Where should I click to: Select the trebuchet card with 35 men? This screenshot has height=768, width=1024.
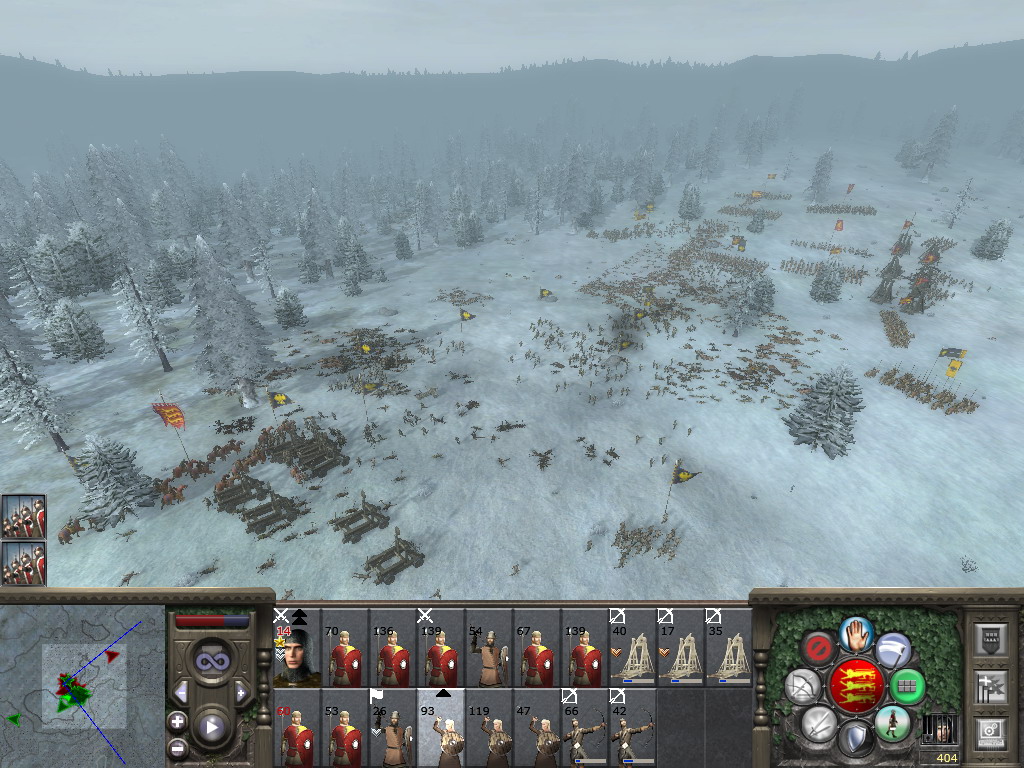pyautogui.click(x=728, y=650)
